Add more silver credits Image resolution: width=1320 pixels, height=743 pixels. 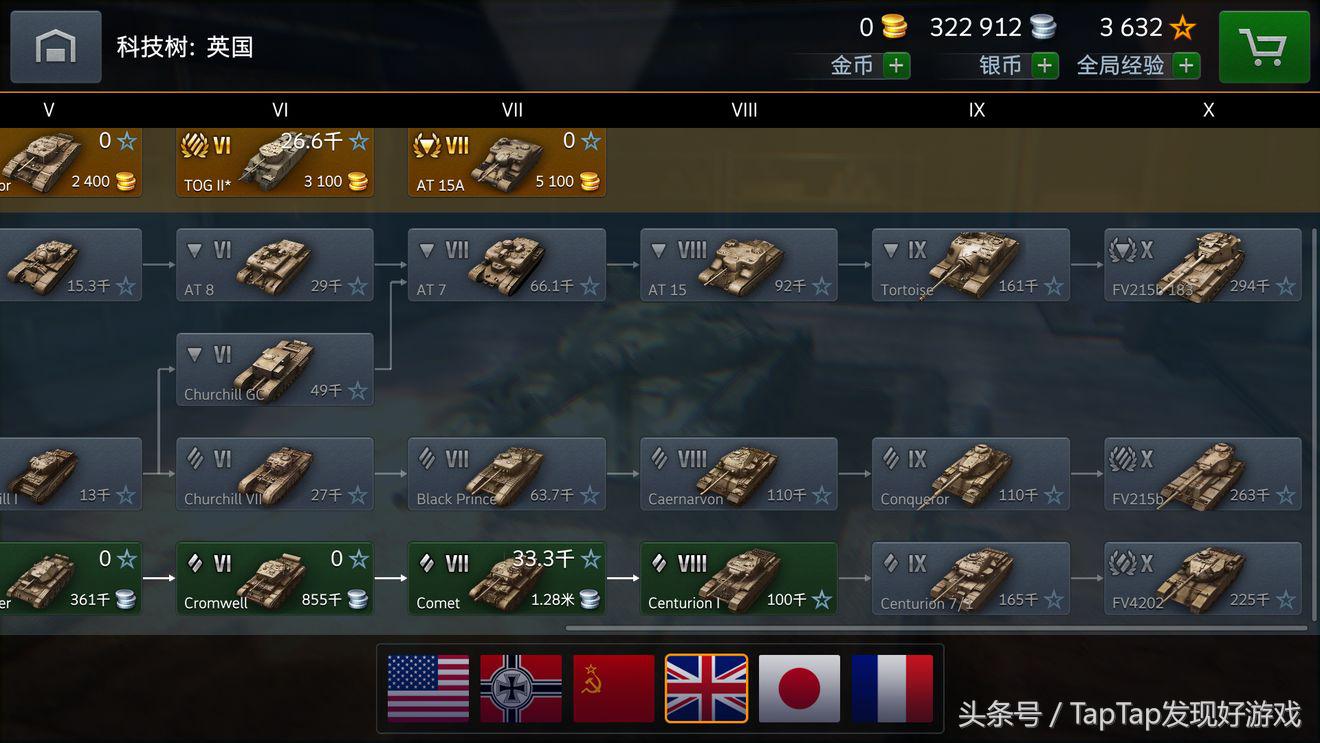pos(1045,66)
